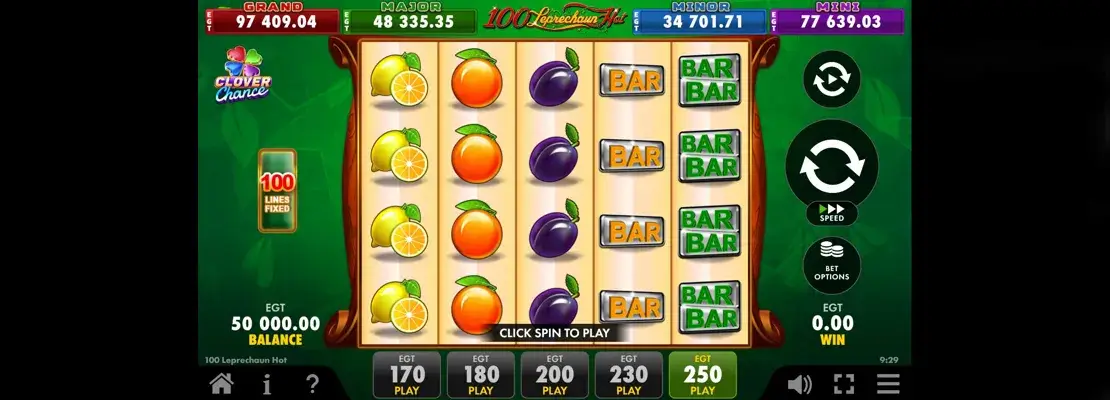Open the Bet Options menu
The height and width of the screenshot is (400, 1110).
tap(832, 264)
